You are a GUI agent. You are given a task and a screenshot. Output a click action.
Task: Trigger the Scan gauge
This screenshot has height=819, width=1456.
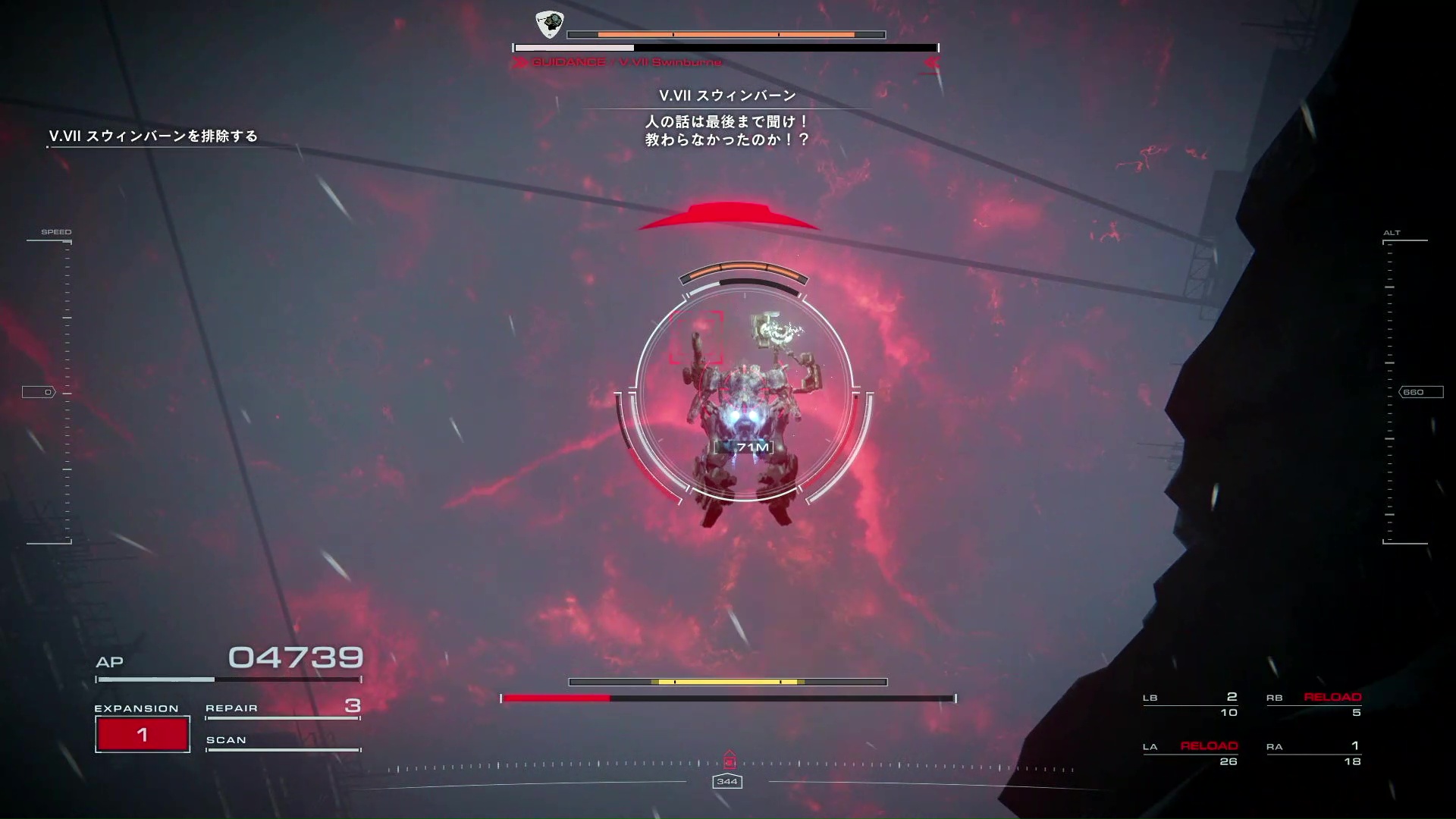(282, 742)
